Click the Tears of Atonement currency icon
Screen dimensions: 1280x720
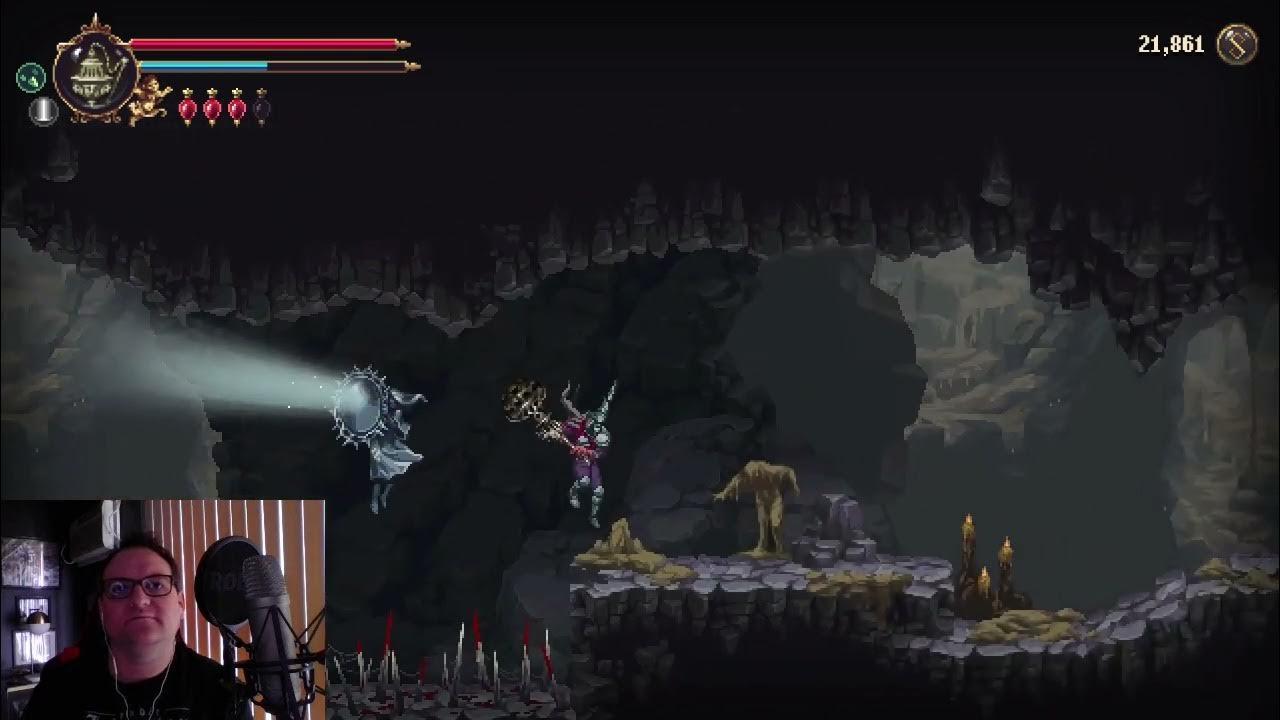tap(1236, 45)
